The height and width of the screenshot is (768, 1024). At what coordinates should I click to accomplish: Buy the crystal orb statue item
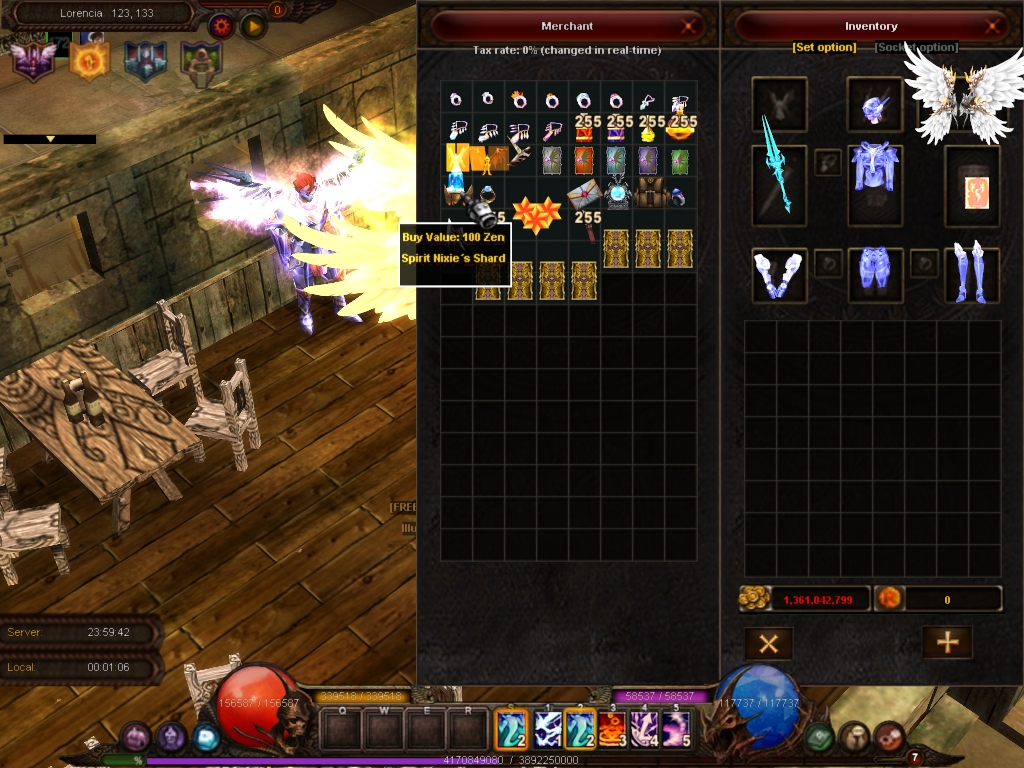pos(618,192)
